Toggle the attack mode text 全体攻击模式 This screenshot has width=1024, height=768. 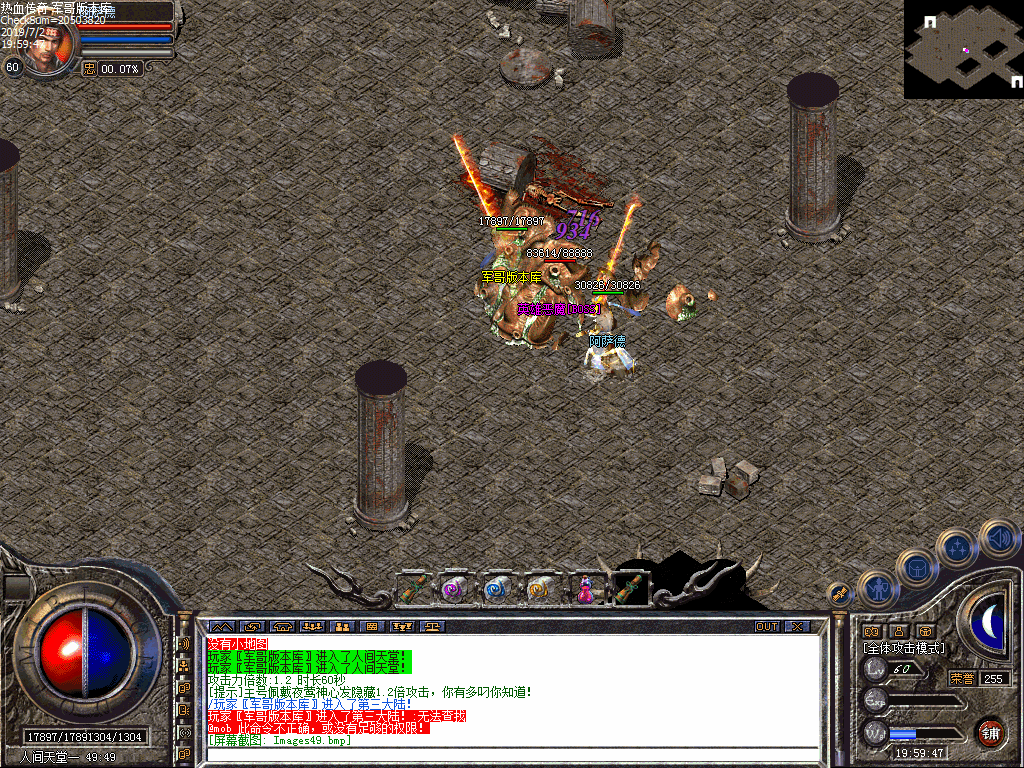[x=903, y=648]
